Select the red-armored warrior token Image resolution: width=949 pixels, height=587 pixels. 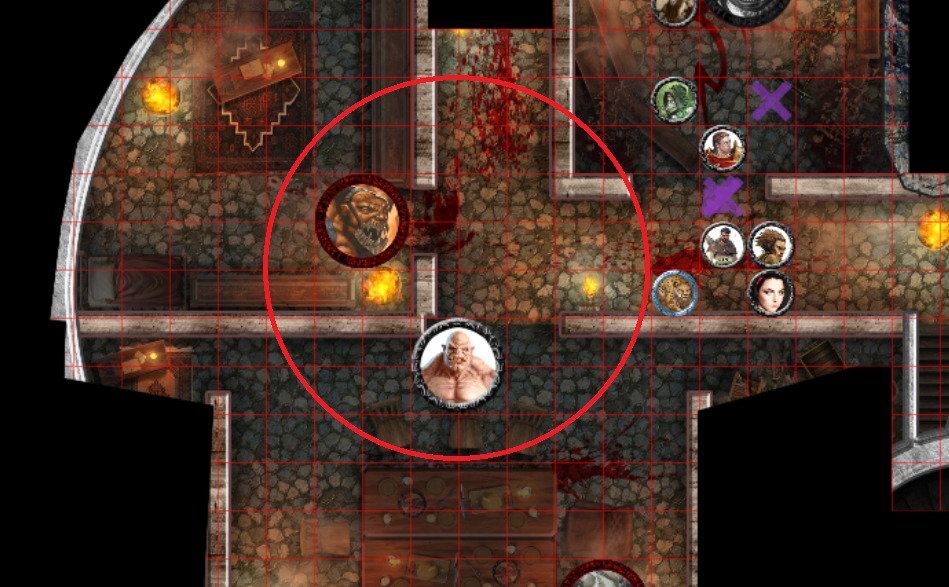click(721, 148)
